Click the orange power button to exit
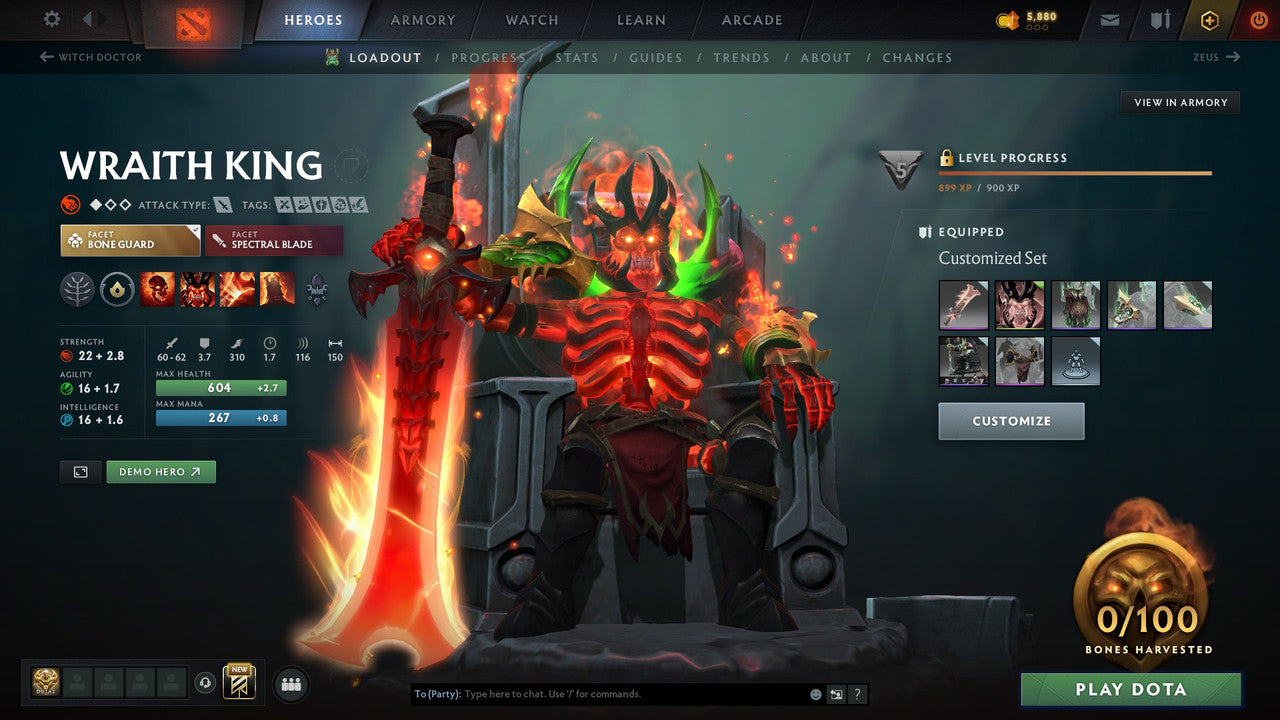Viewport: 1280px width, 720px height. click(1258, 19)
